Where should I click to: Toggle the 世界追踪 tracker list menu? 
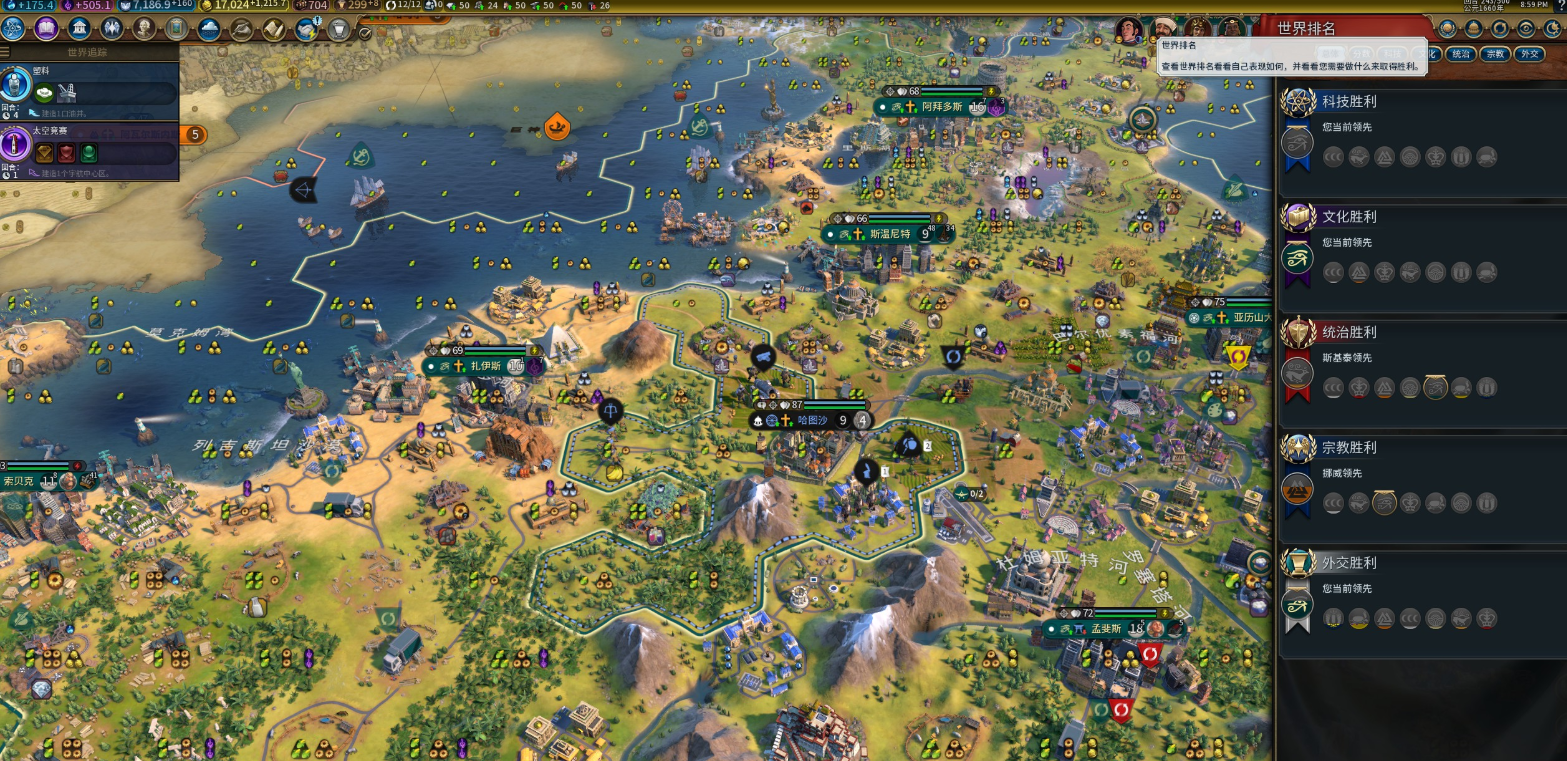coord(6,52)
